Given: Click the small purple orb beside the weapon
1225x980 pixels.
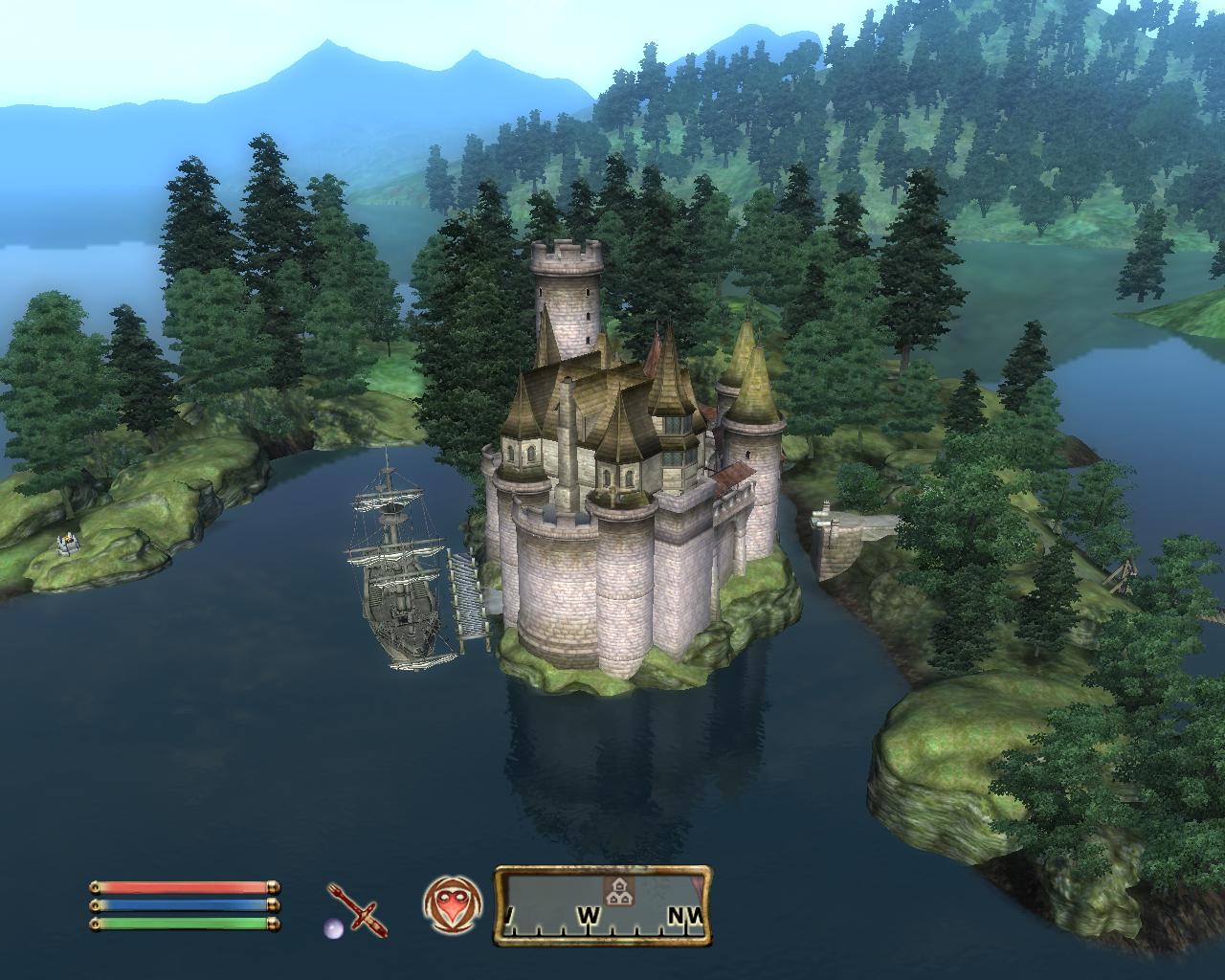Looking at the screenshot, I should tap(331, 926).
